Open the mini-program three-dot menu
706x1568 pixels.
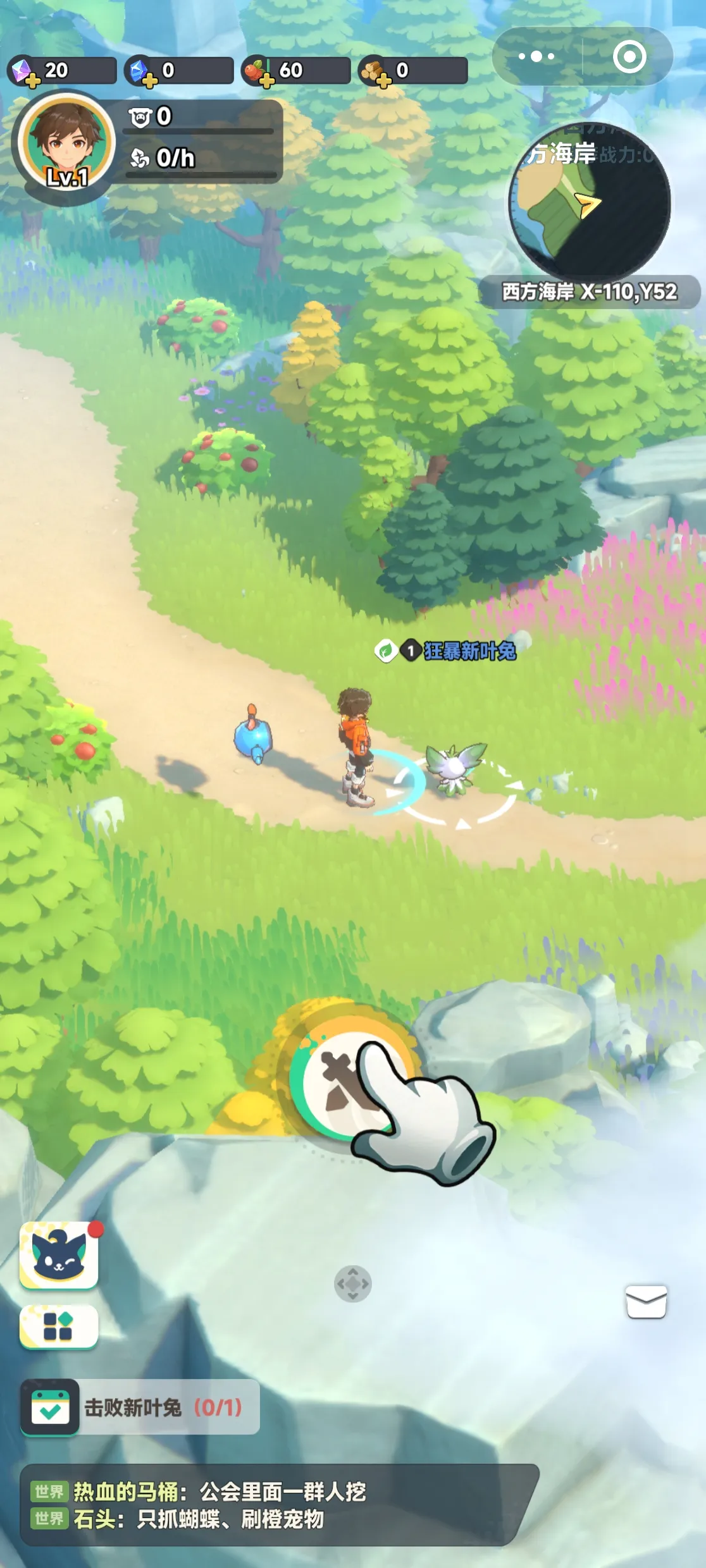[536, 57]
